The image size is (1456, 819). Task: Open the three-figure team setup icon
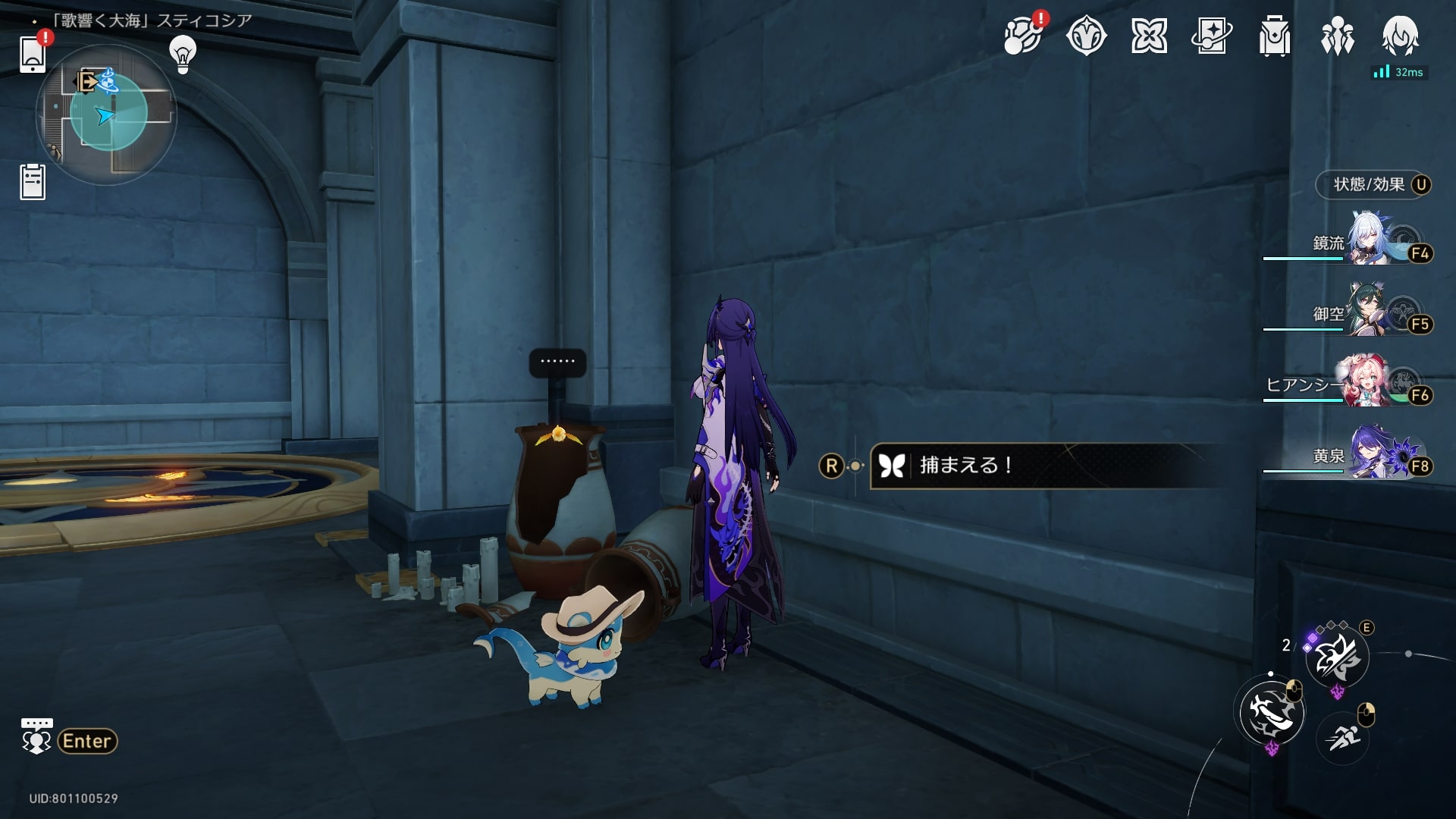(x=1337, y=36)
